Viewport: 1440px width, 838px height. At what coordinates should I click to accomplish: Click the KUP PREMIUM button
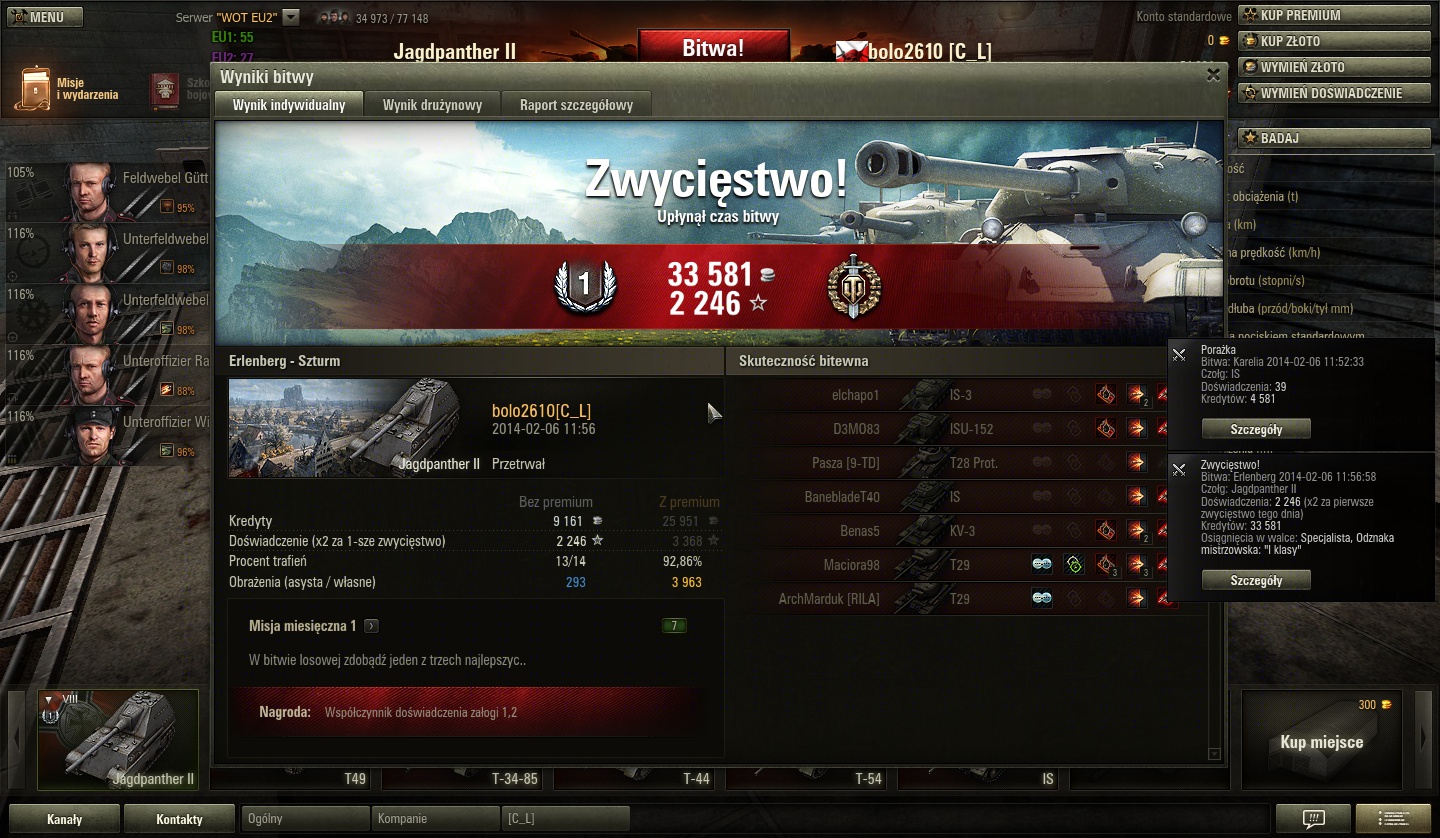[x=1334, y=15]
